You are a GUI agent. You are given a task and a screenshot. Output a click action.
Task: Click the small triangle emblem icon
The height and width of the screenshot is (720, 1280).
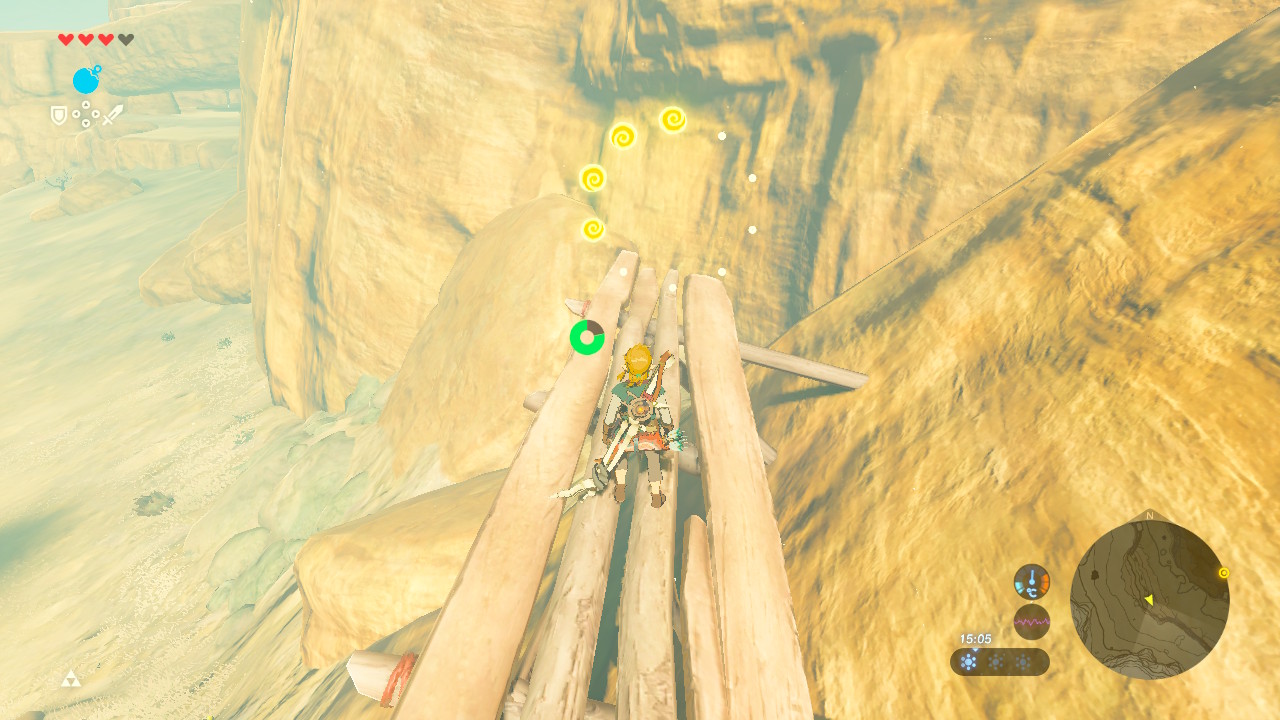[70, 680]
